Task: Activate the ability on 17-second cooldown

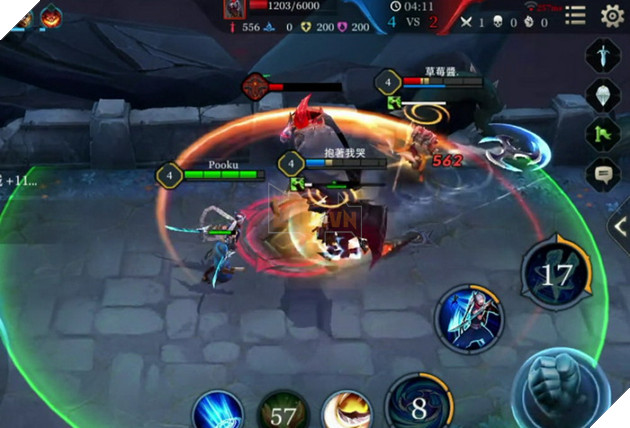Action: click(x=555, y=269)
